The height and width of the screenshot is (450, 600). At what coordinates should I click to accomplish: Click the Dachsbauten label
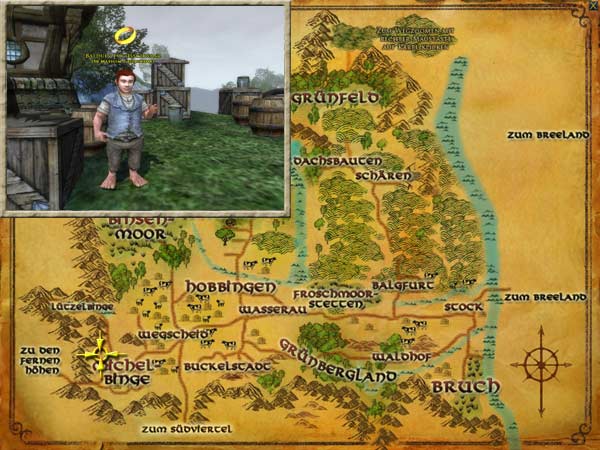(326, 160)
